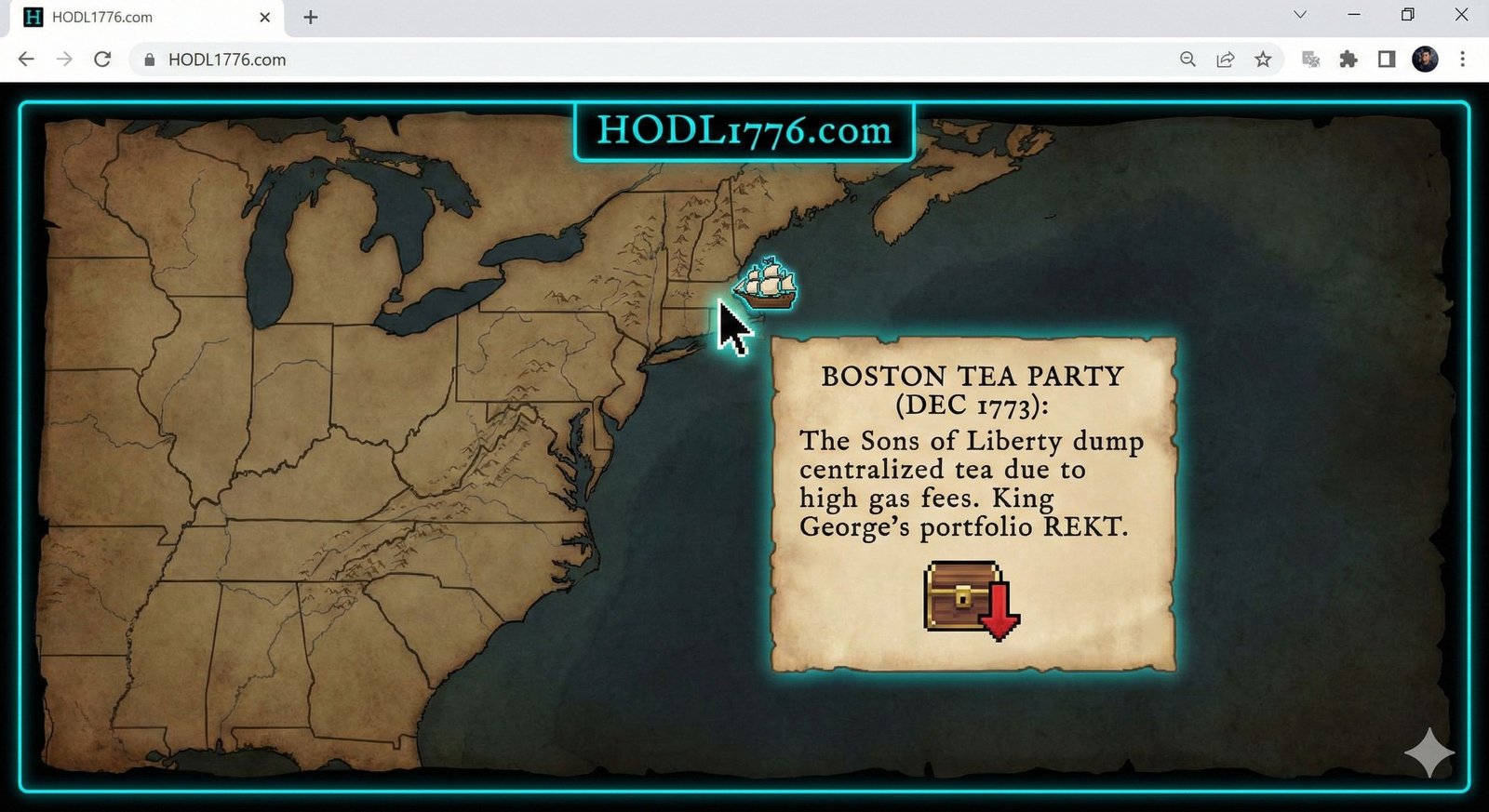The image size is (1489, 812).
Task: Go back using the back arrow
Action: 25,59
